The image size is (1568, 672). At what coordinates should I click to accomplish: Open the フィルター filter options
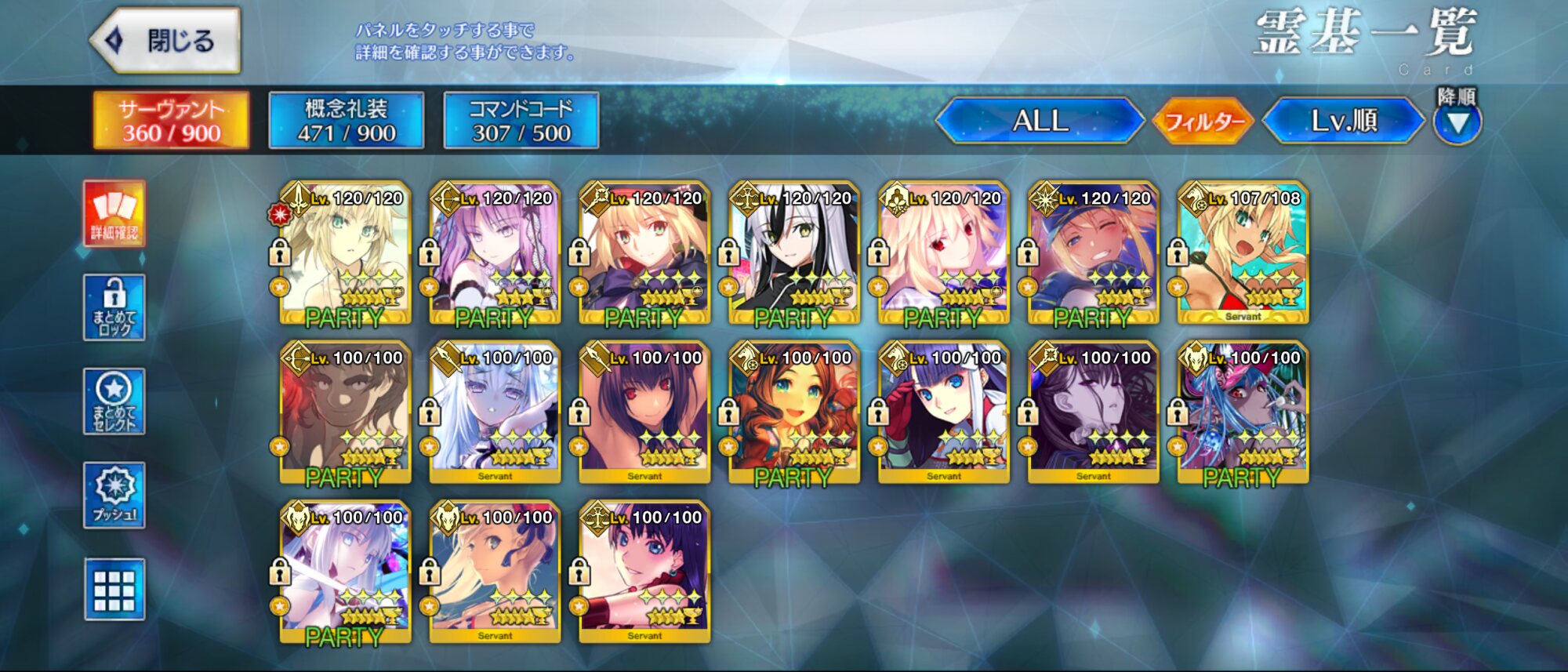pos(1203,122)
